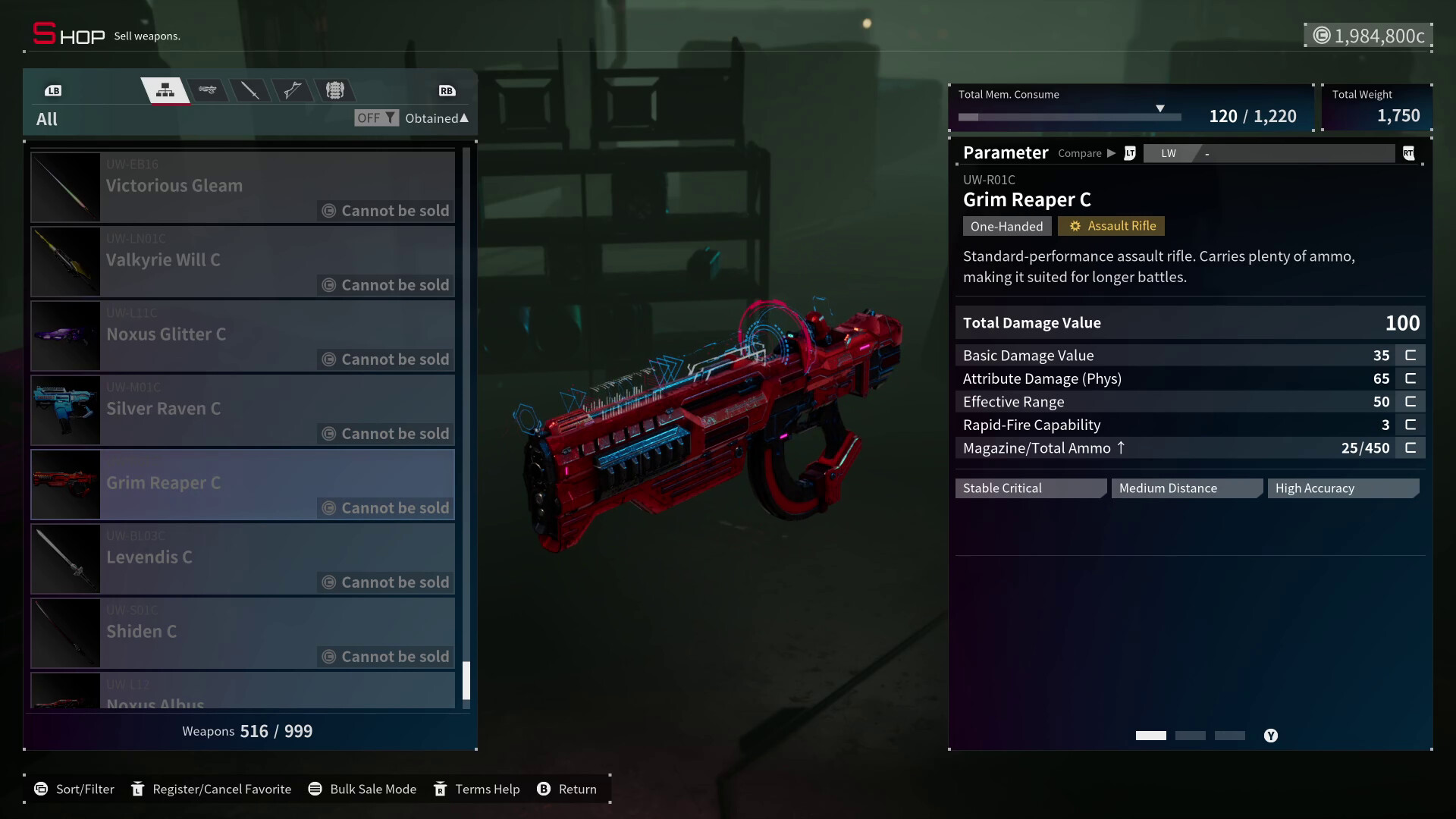Click the Register/Cancel Favorite icon

137,789
